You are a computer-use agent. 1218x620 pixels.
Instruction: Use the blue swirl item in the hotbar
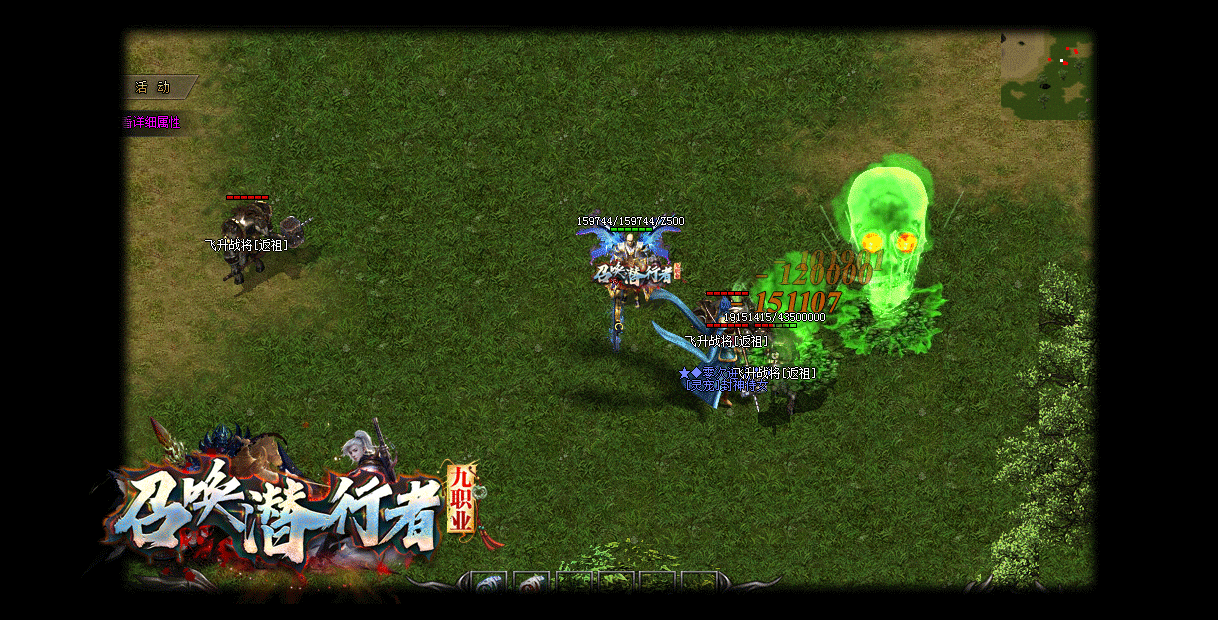tap(490, 584)
